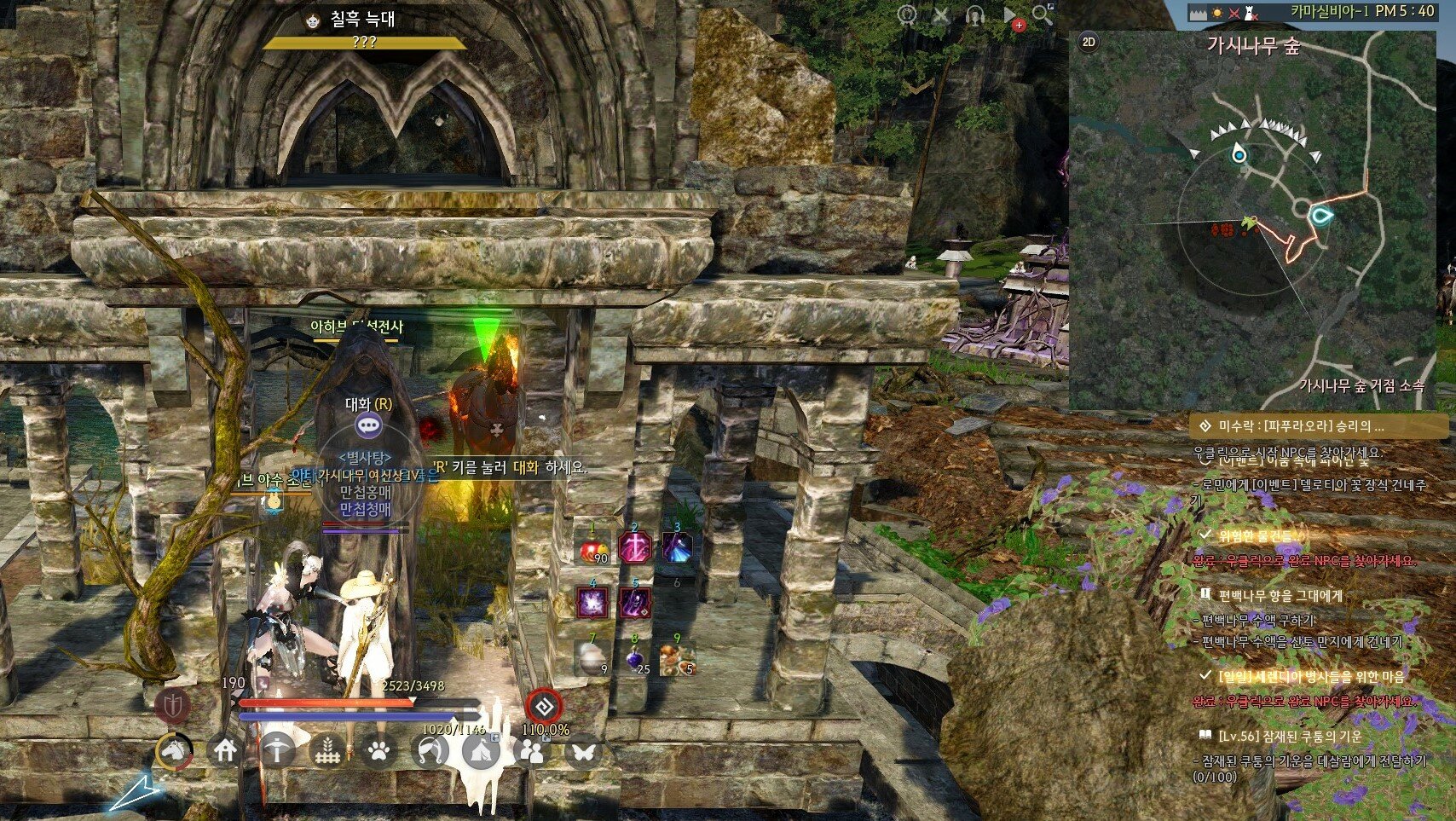This screenshot has height=821, width=1456.
Task: Click the tent camp icon
Action: [481, 751]
